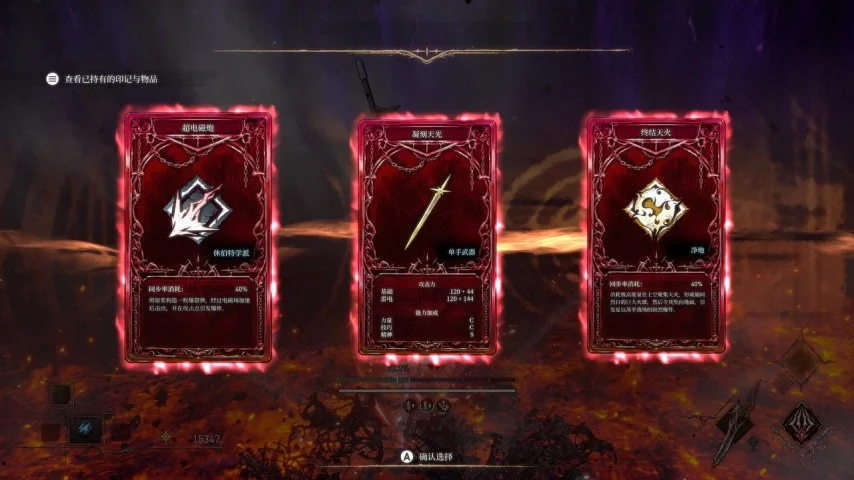This screenshot has width=854, height=480.
Task: Select the 超电磁炮 card
Action: coord(199,236)
